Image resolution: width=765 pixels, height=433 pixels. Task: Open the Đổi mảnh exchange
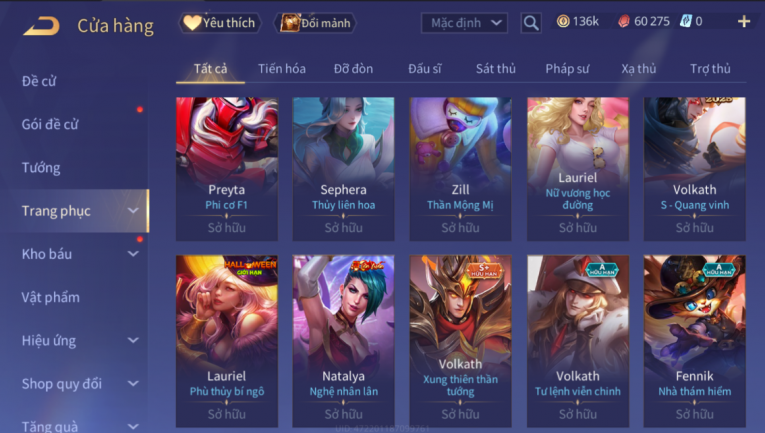pyautogui.click(x=314, y=22)
